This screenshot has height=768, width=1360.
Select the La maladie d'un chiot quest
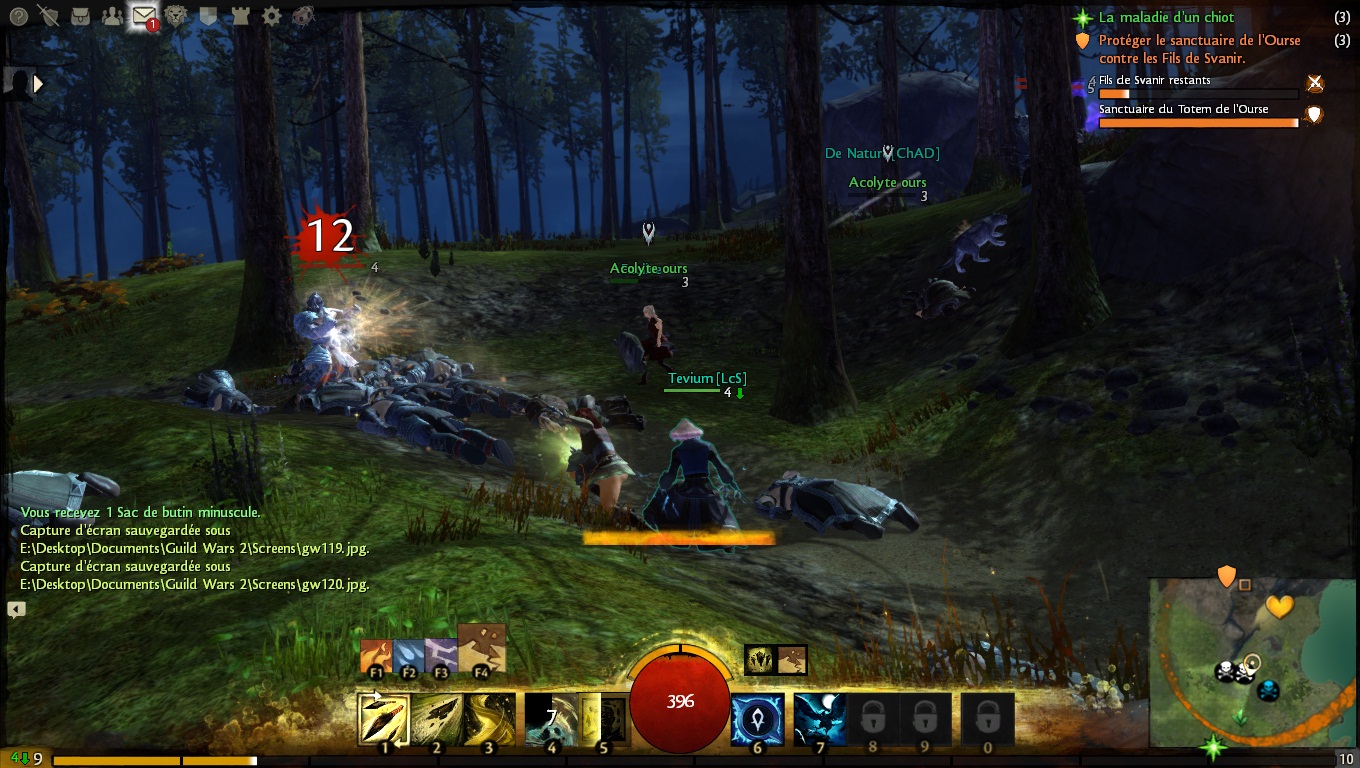(x=1166, y=17)
